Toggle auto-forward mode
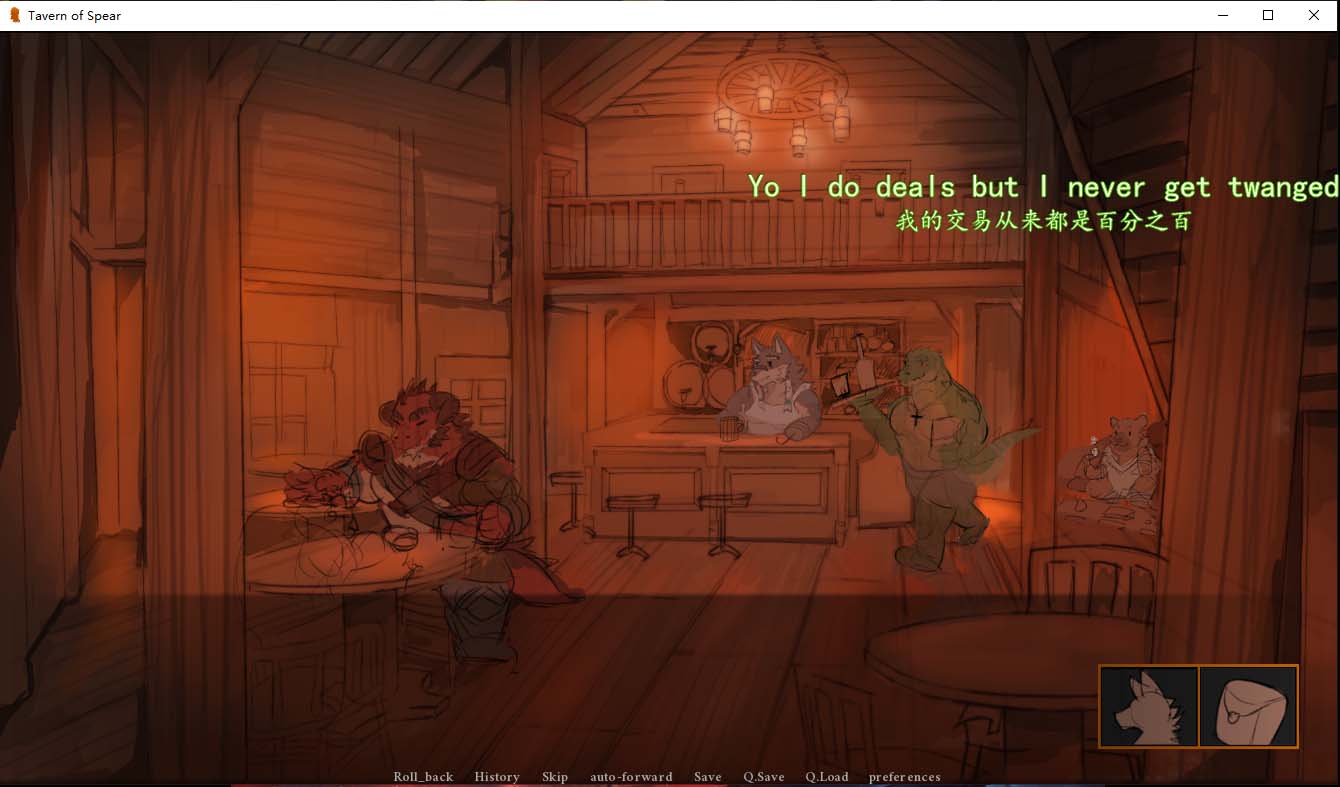This screenshot has width=1340, height=787. point(631,776)
